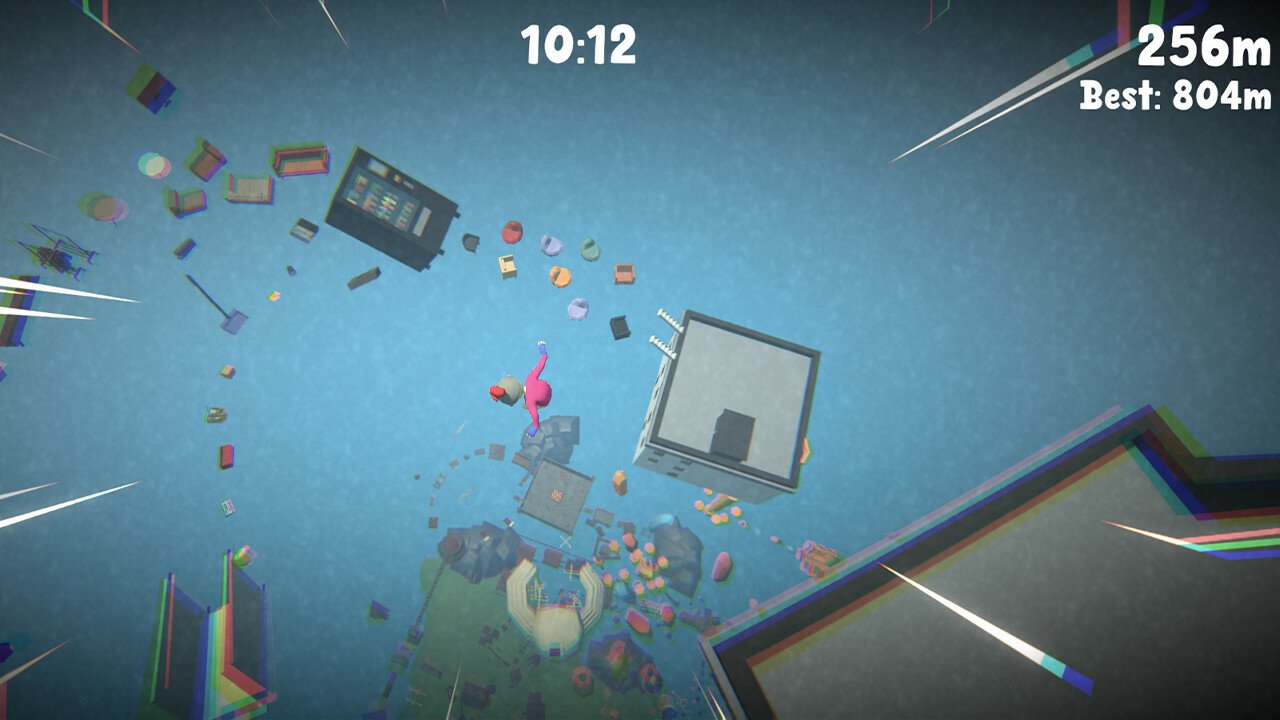The height and width of the screenshot is (720, 1280).
Task: Click the red armchair among the floating chairs
Action: (512, 230)
